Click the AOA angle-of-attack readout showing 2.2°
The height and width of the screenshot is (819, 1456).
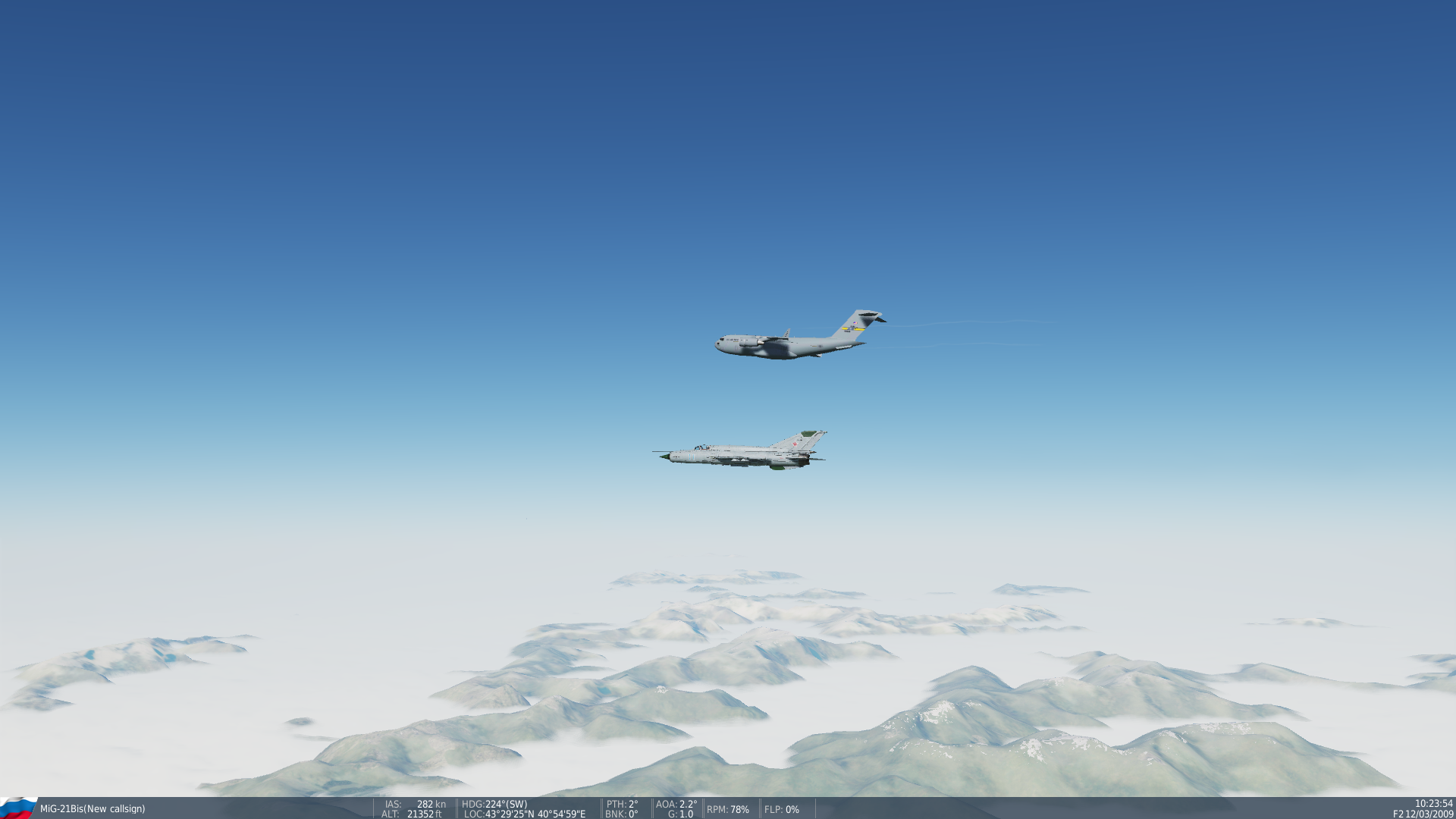pyautogui.click(x=676, y=803)
